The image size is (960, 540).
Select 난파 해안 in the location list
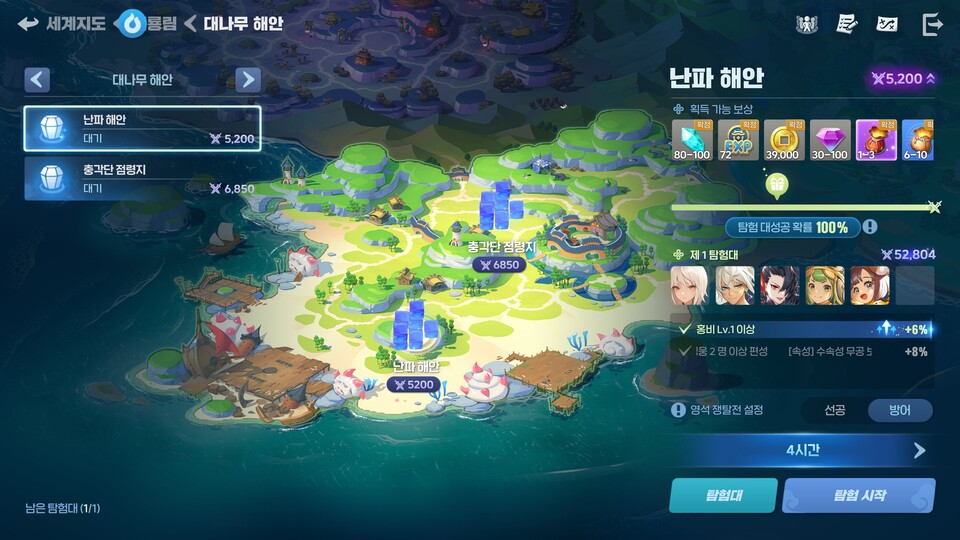coord(142,128)
